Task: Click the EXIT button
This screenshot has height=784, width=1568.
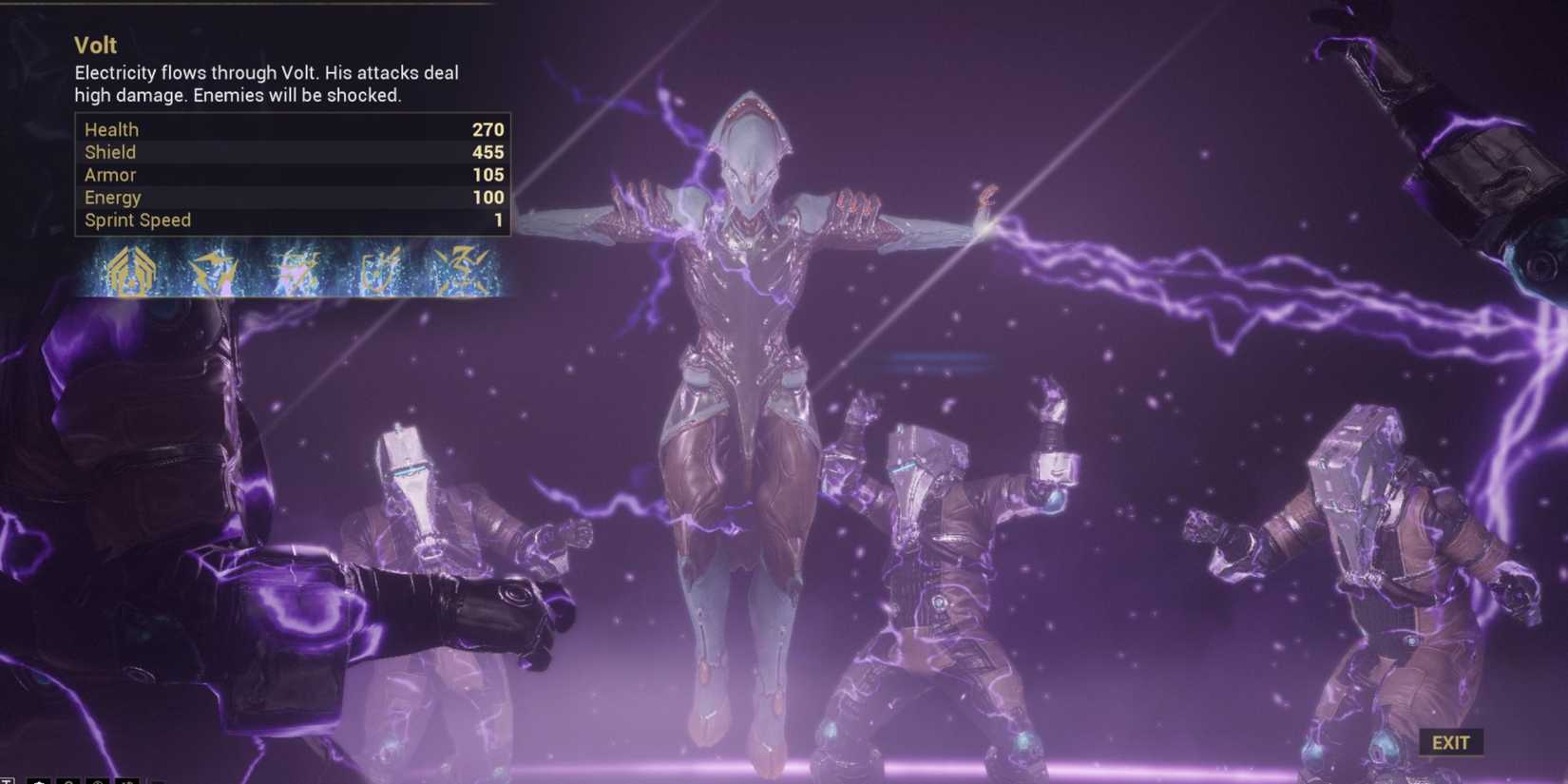Action: click(x=1451, y=742)
